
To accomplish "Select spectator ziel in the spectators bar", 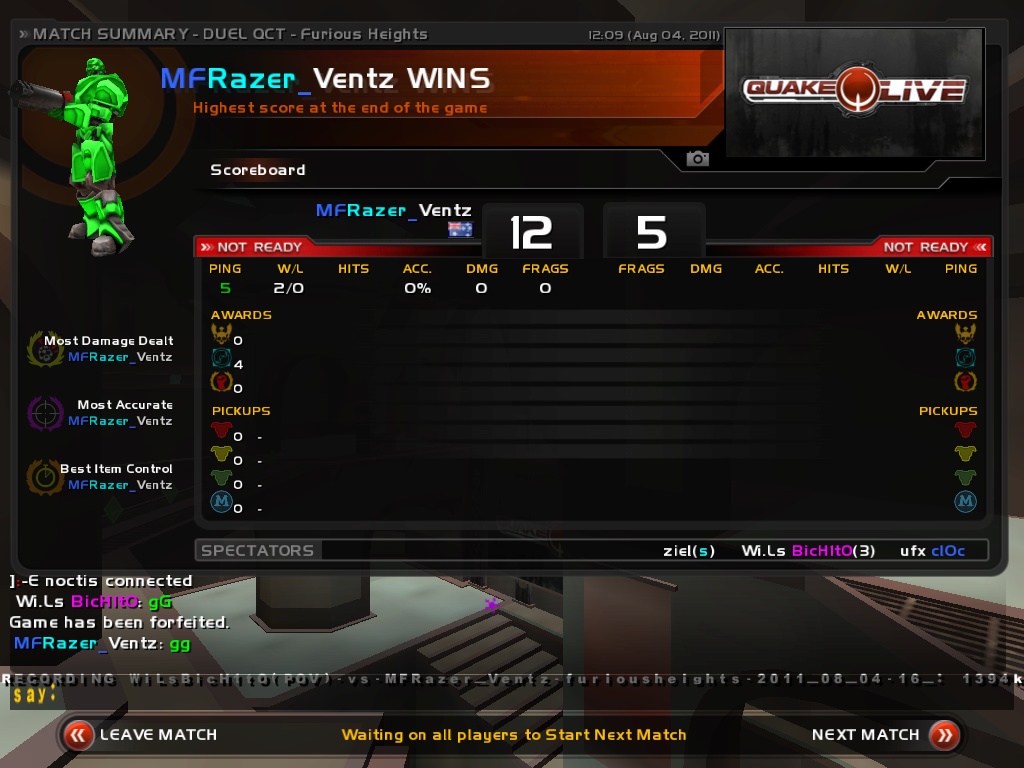I will point(689,550).
